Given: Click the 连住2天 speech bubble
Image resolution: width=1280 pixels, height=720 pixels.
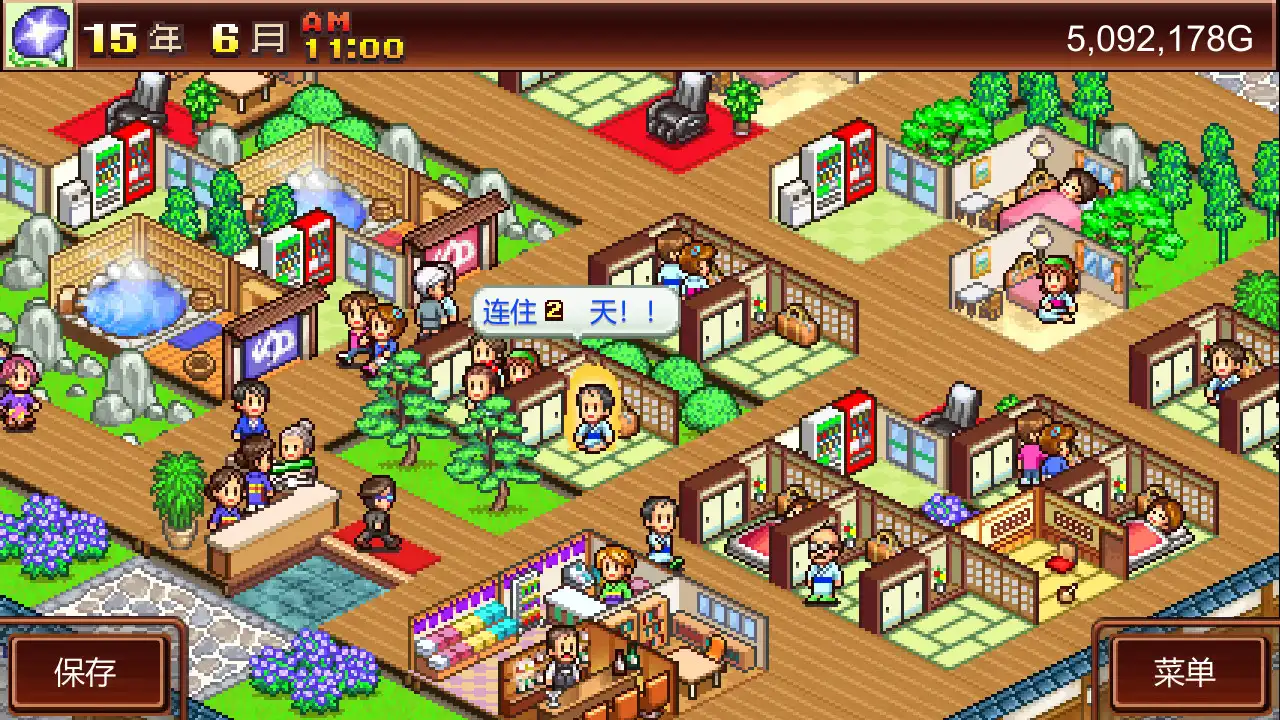Looking at the screenshot, I should 574,312.
